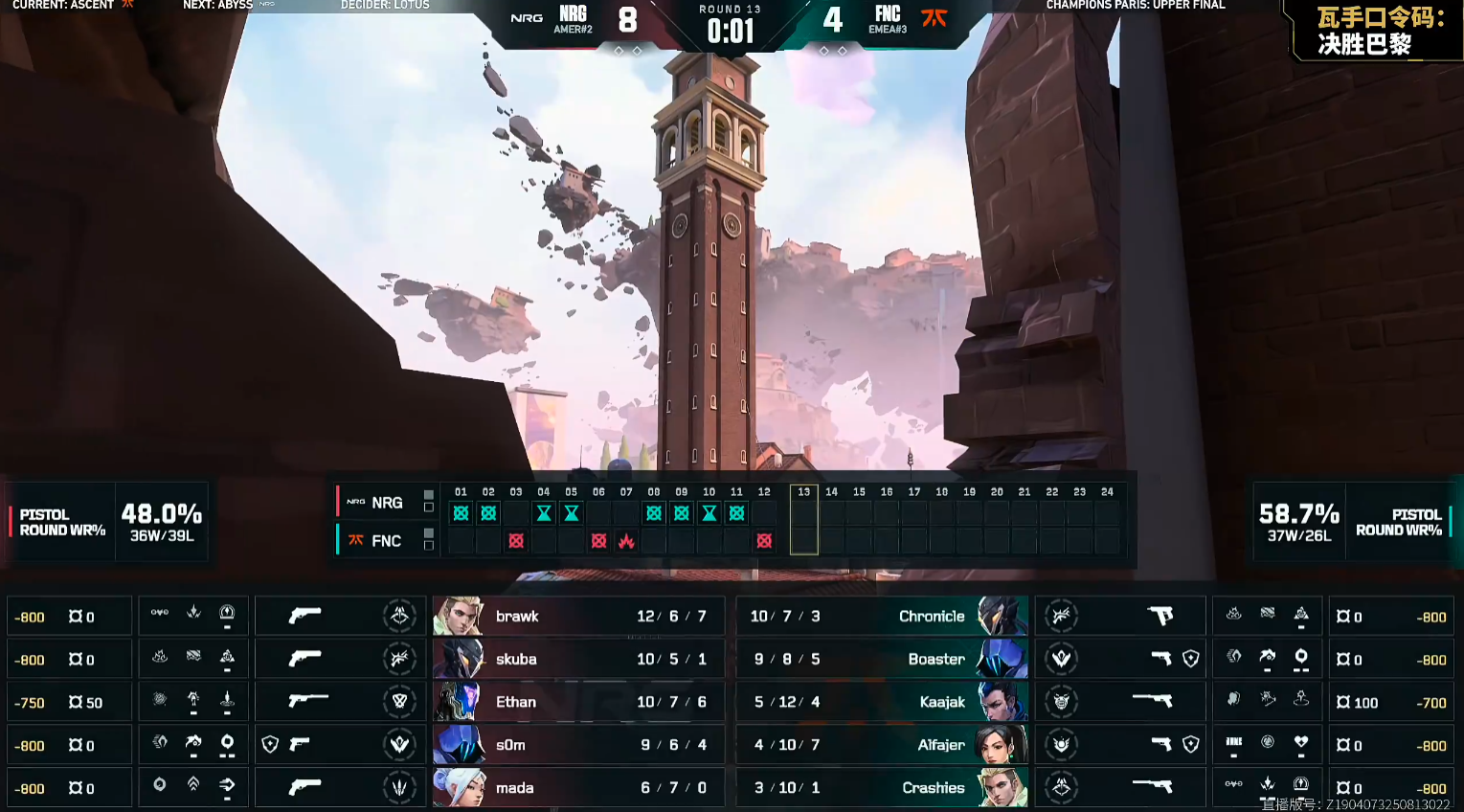
Task: Open the NRG pistol round win rate panel
Action: [x=108, y=522]
